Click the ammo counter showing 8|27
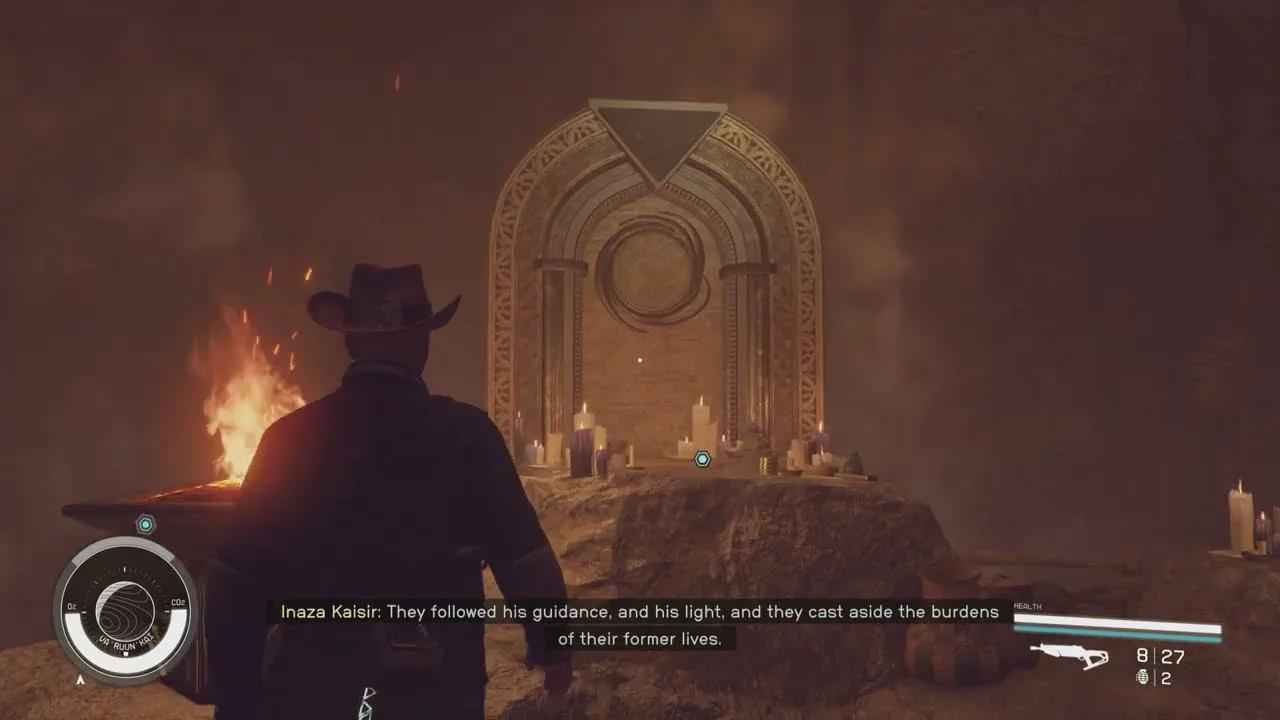The height and width of the screenshot is (720, 1280). (1160, 657)
